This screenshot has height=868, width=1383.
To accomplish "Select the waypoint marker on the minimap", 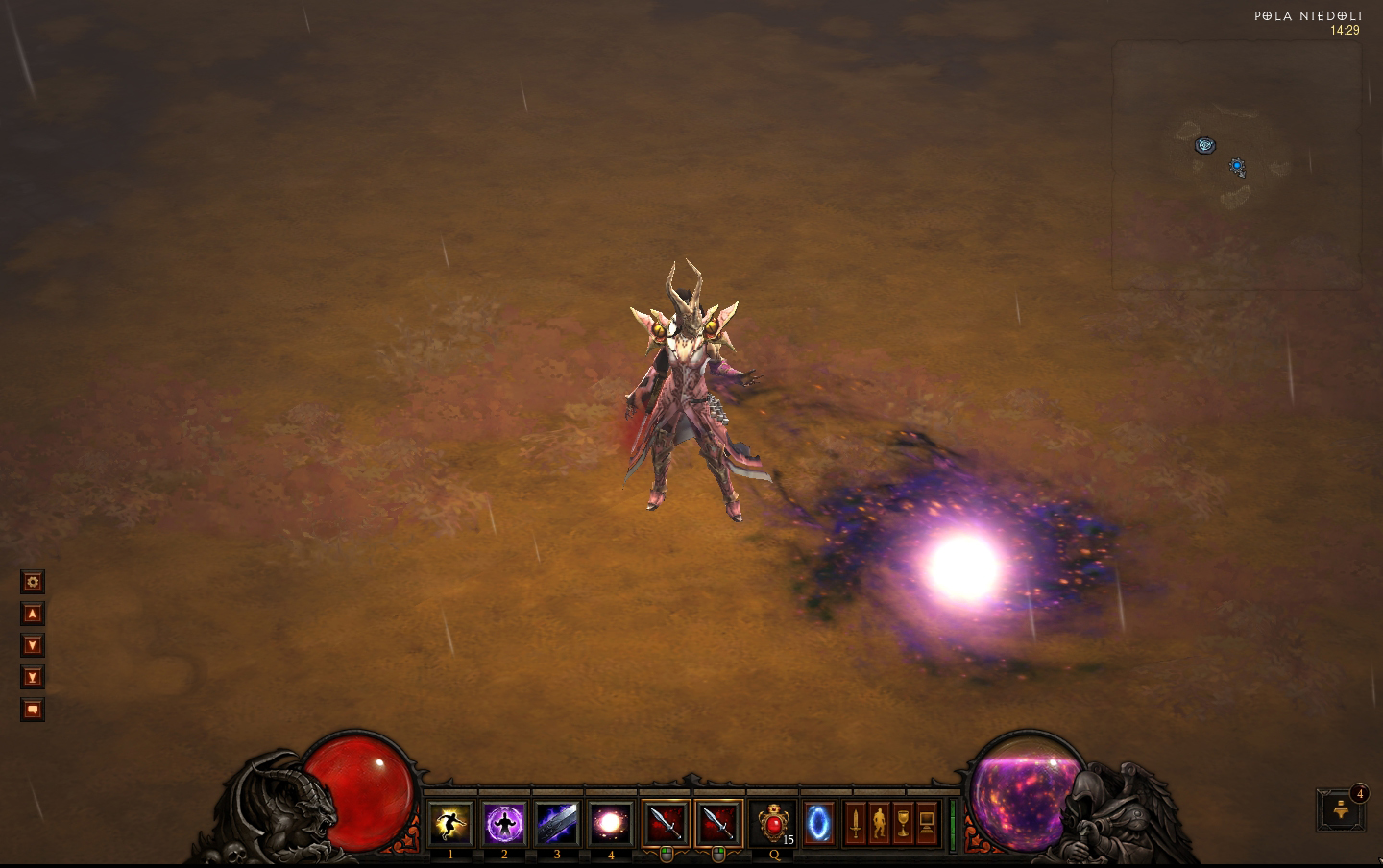I will coord(1204,145).
